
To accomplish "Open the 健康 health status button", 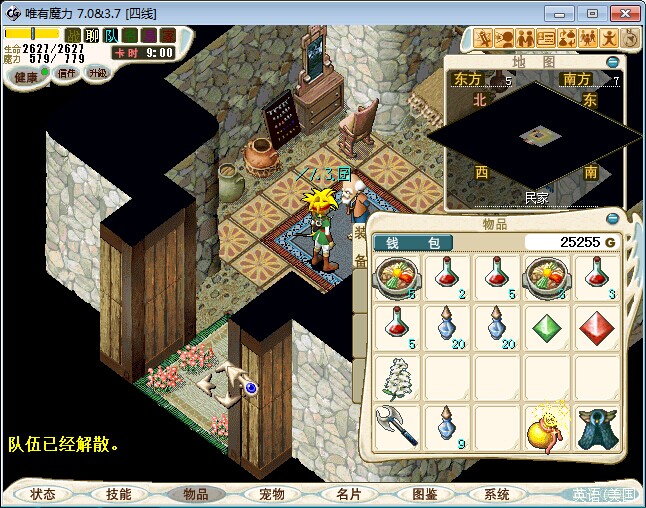I will click(x=27, y=77).
